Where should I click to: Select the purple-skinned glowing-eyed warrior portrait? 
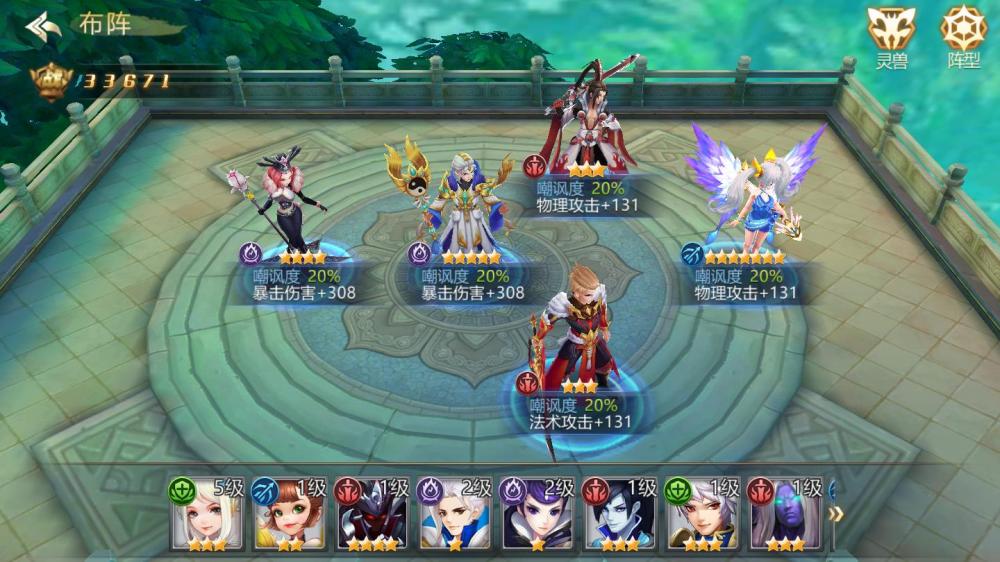[x=784, y=515]
